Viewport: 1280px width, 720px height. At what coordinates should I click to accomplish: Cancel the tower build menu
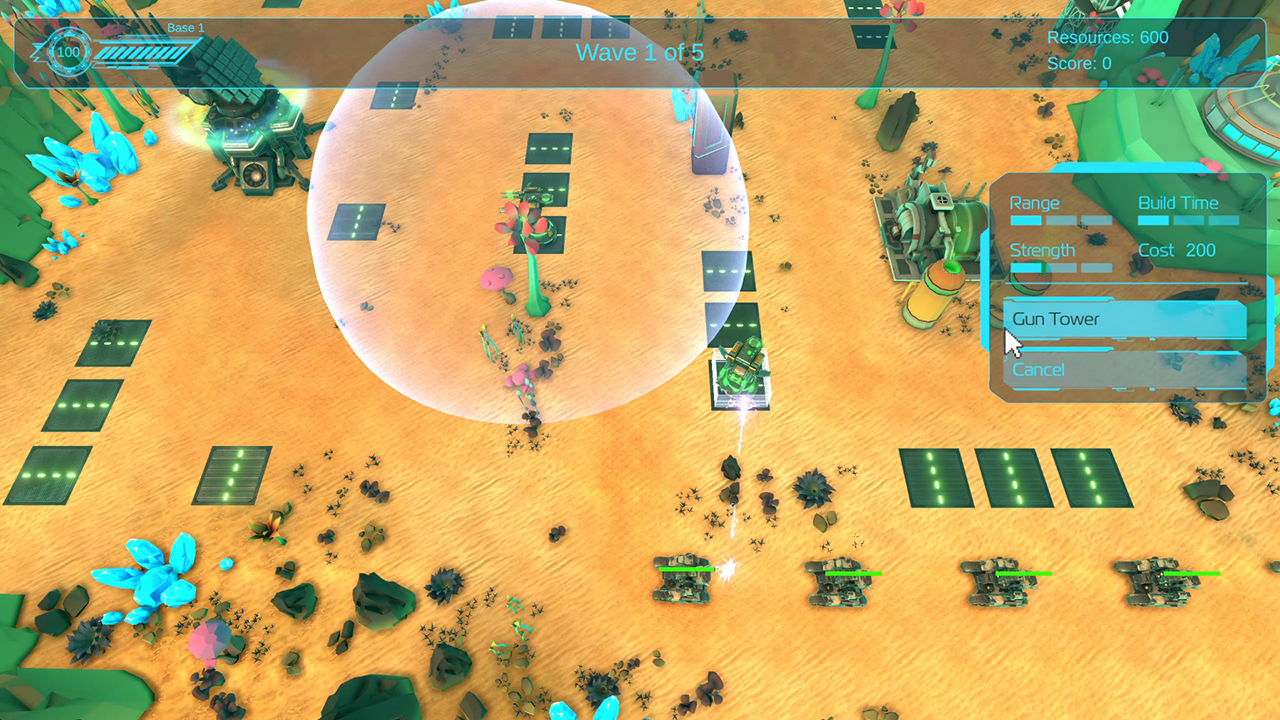click(x=1125, y=370)
